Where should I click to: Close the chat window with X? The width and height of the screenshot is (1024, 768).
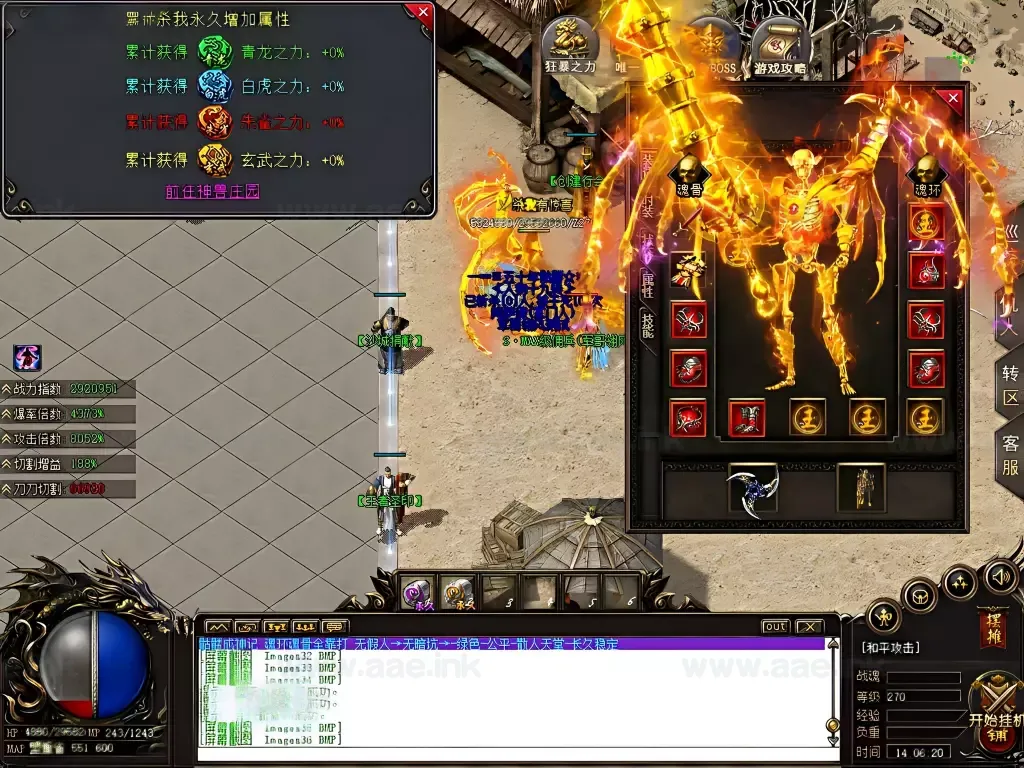point(808,627)
